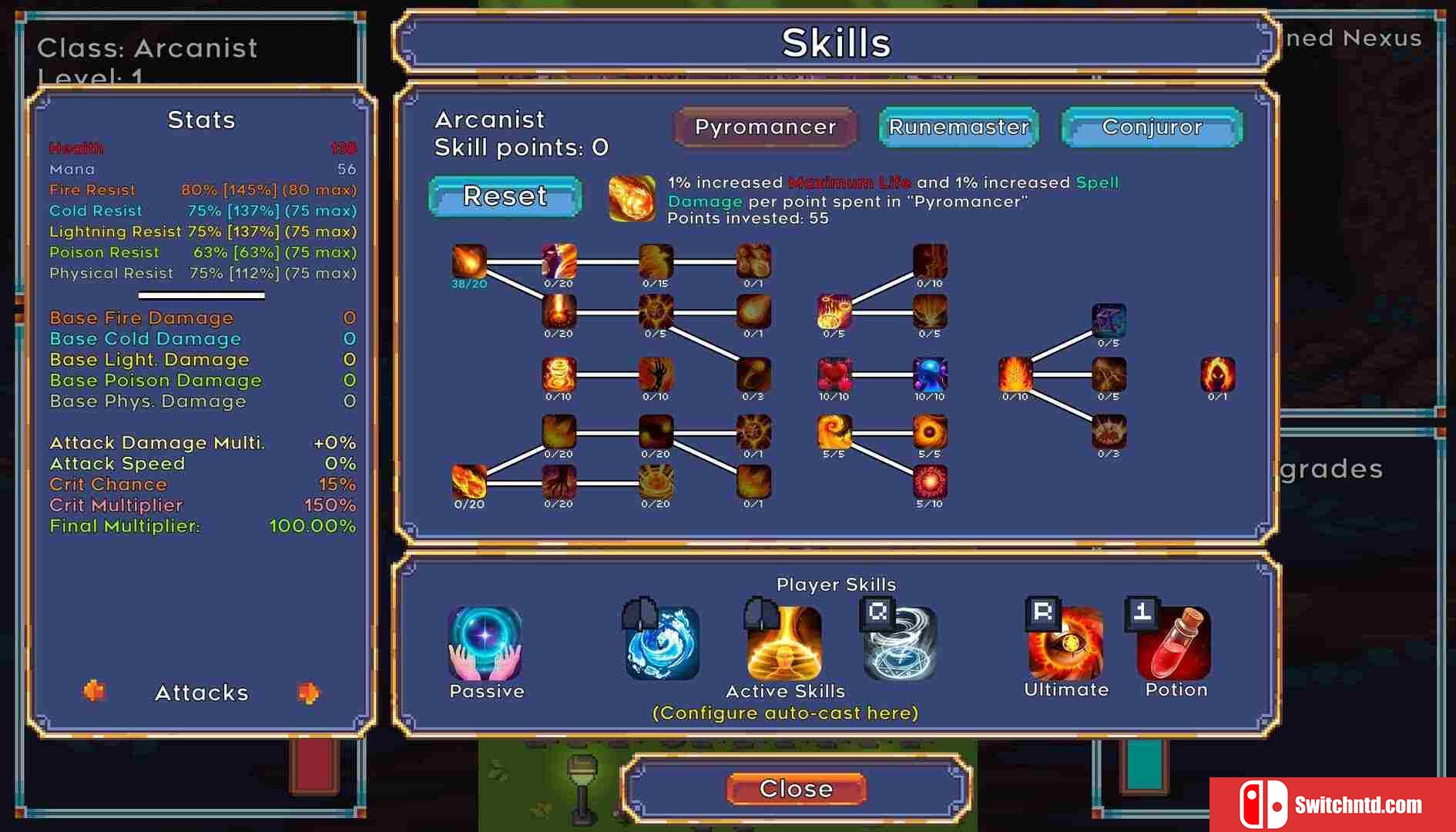Select the red sun 5/10 skill node

pos(930,482)
